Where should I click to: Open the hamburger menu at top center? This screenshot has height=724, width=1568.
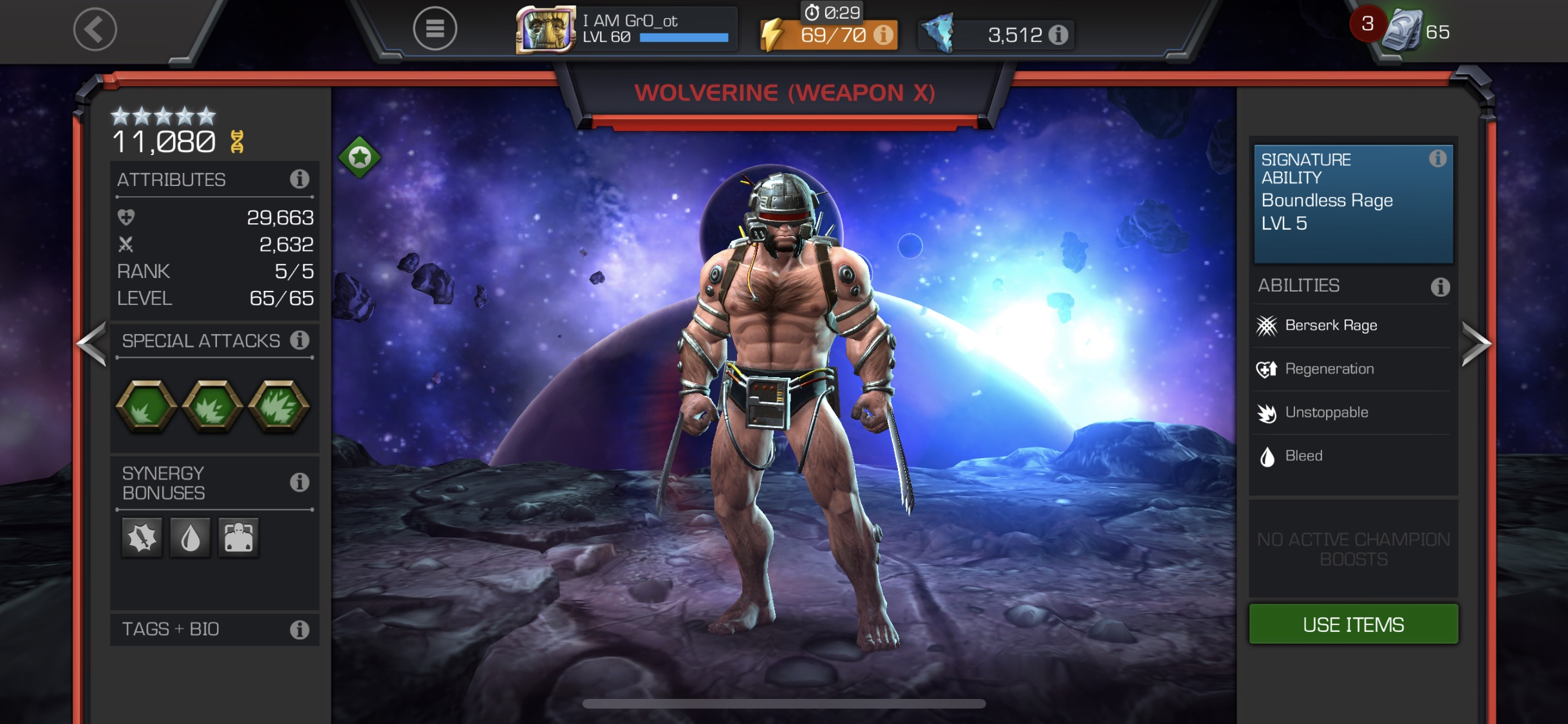coord(434,29)
